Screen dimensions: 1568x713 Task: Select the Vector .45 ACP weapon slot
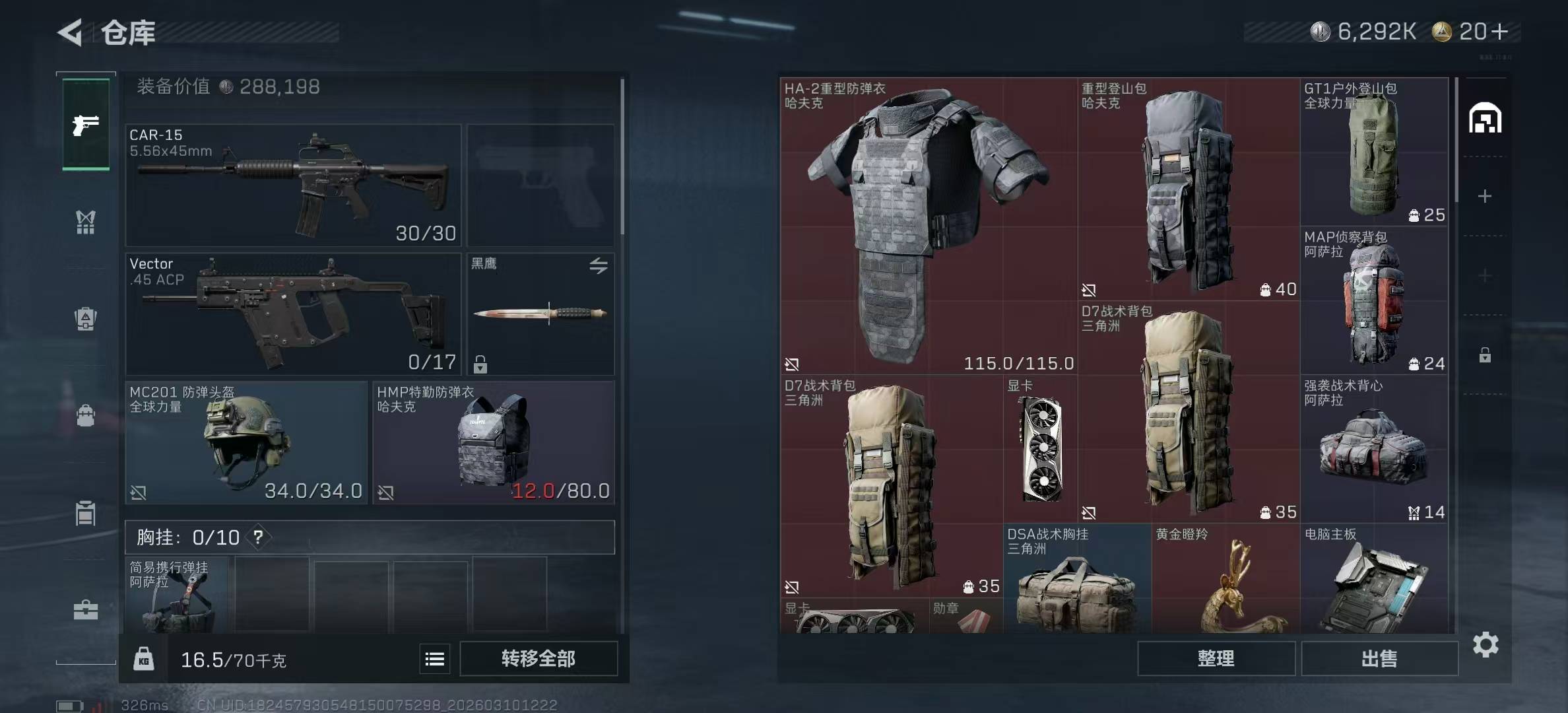(x=293, y=314)
